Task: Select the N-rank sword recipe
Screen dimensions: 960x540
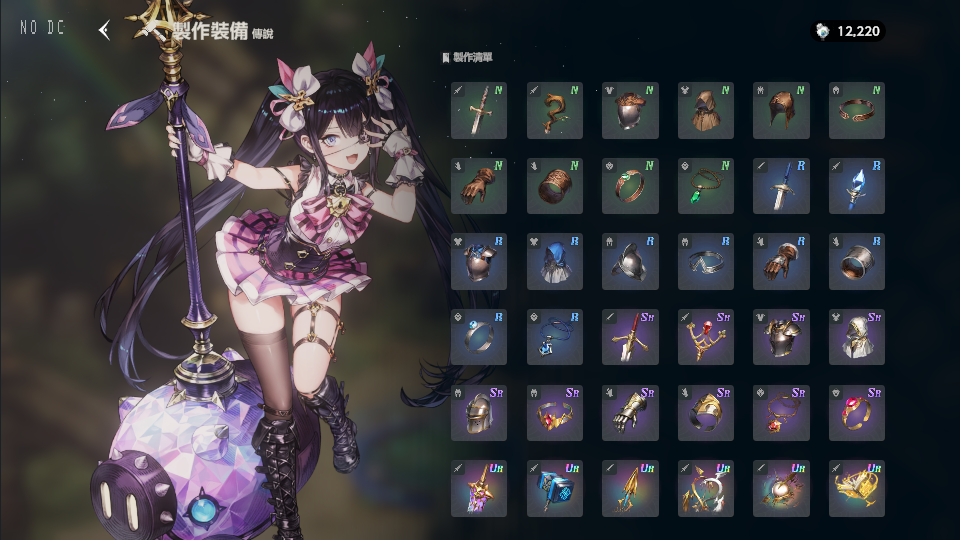Action: 479,110
